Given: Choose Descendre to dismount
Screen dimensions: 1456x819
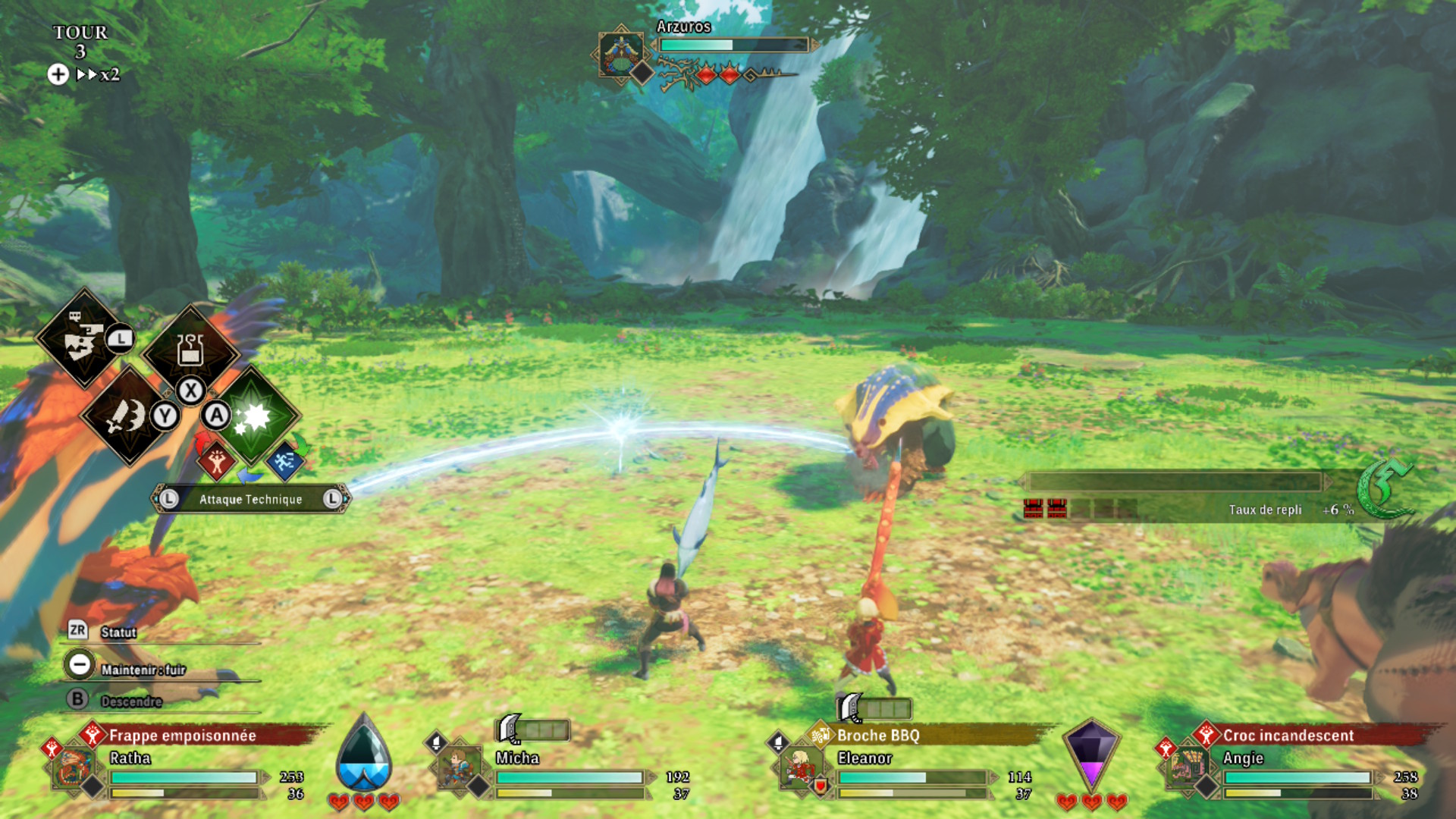Looking at the screenshot, I should coord(130,701).
